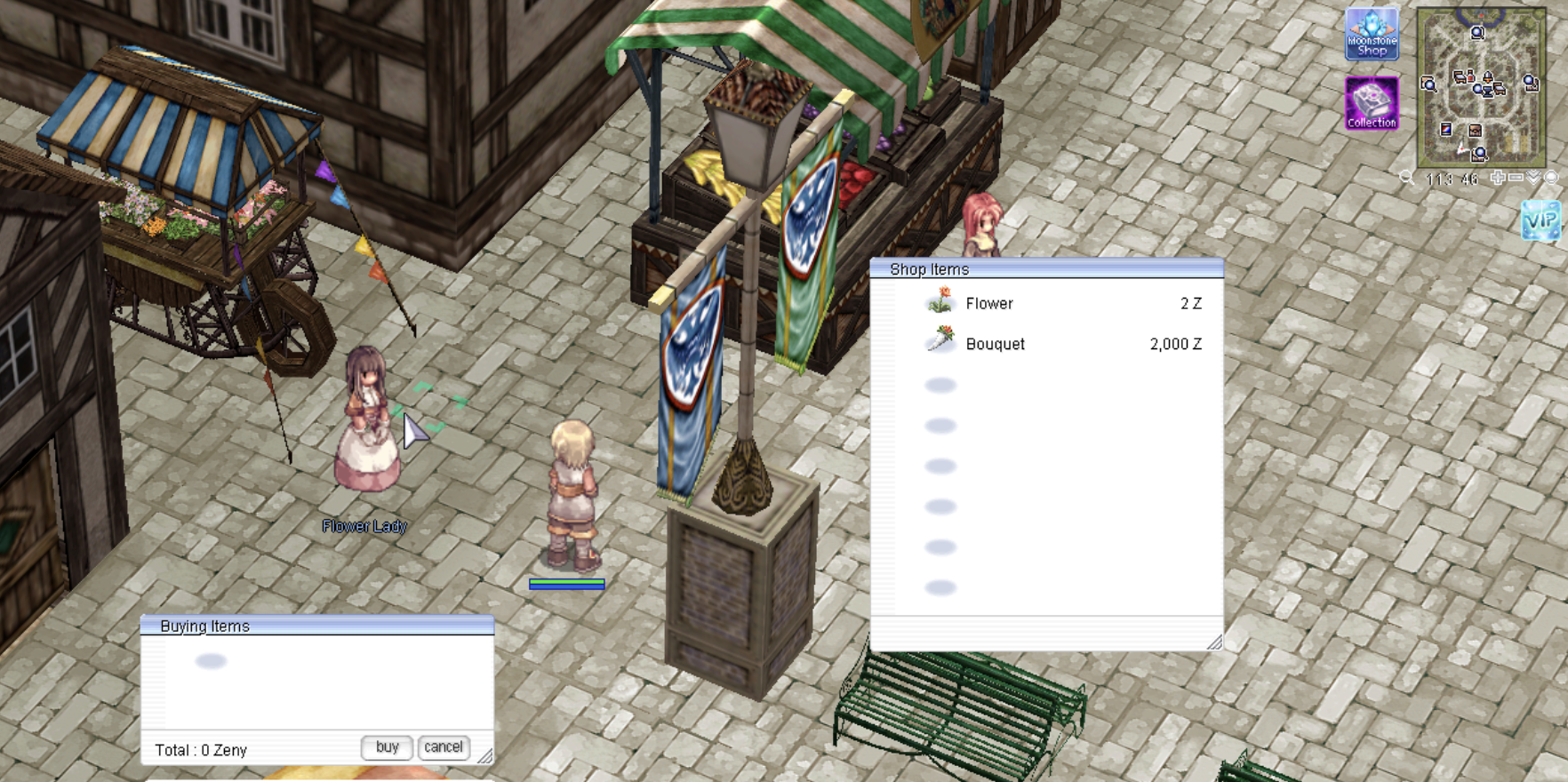Click the Shop Items window resize handle
1568x782 pixels.
point(1214,642)
